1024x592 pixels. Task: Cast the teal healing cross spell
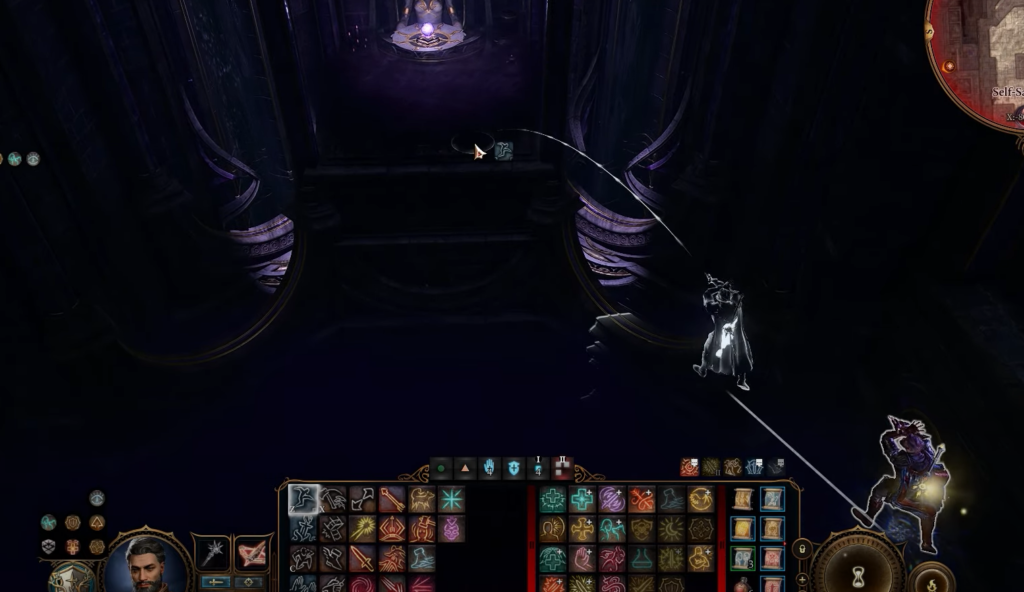[x=552, y=499]
